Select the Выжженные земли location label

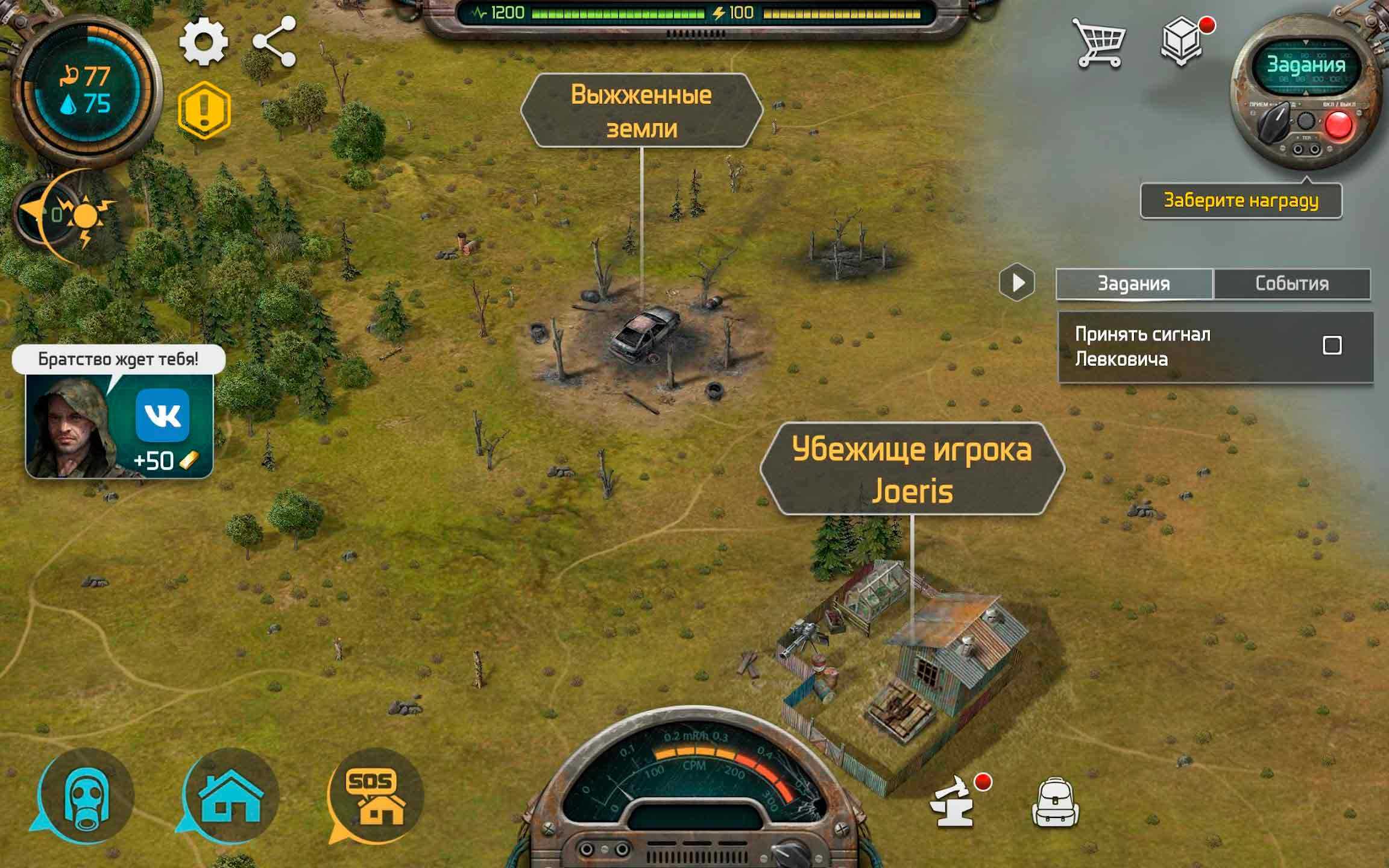[641, 111]
